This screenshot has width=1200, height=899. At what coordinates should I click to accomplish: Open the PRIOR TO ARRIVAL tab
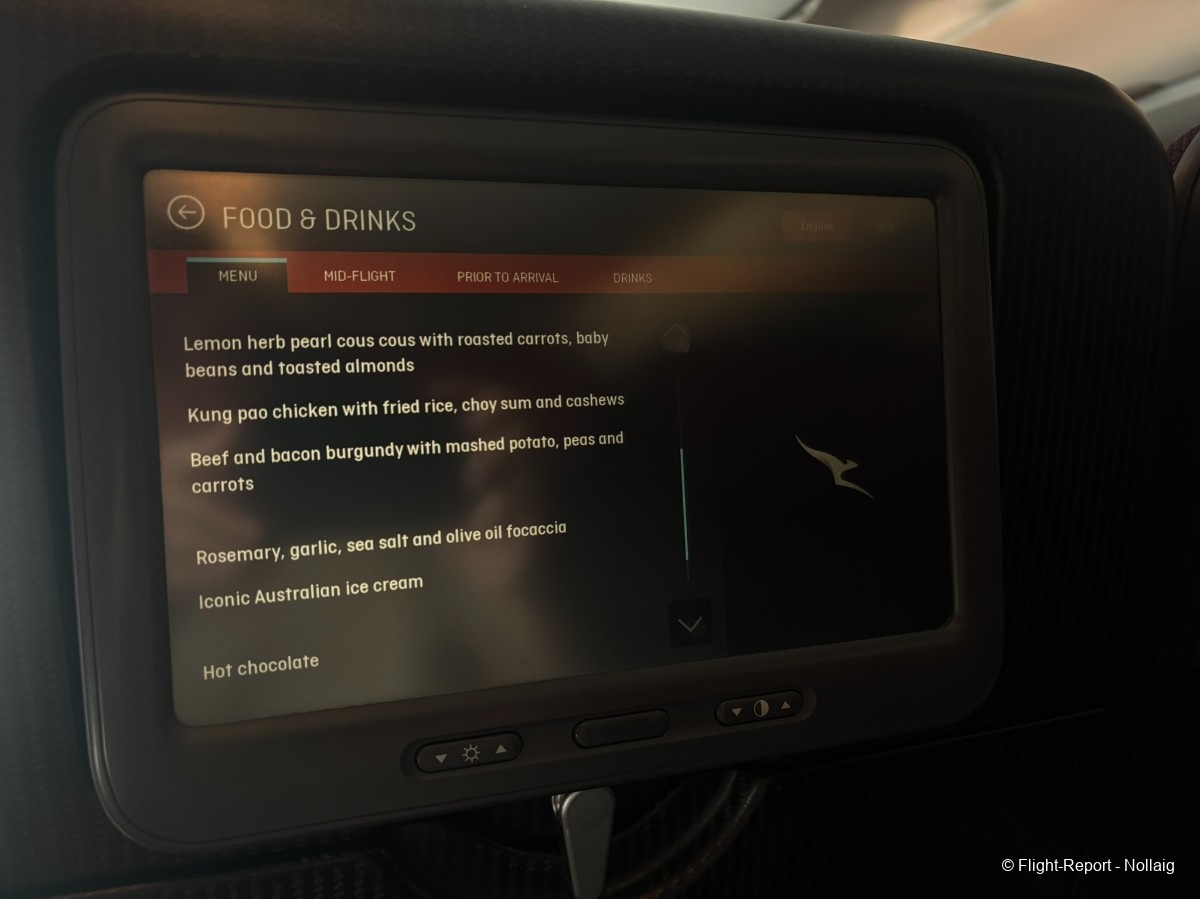coord(507,278)
